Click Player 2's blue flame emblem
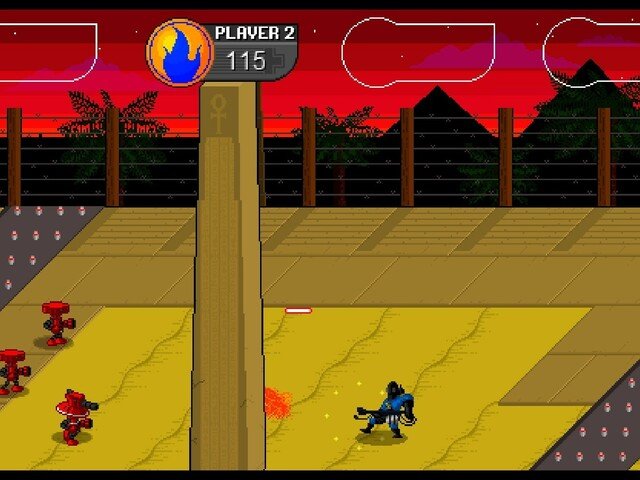 click(x=180, y=52)
